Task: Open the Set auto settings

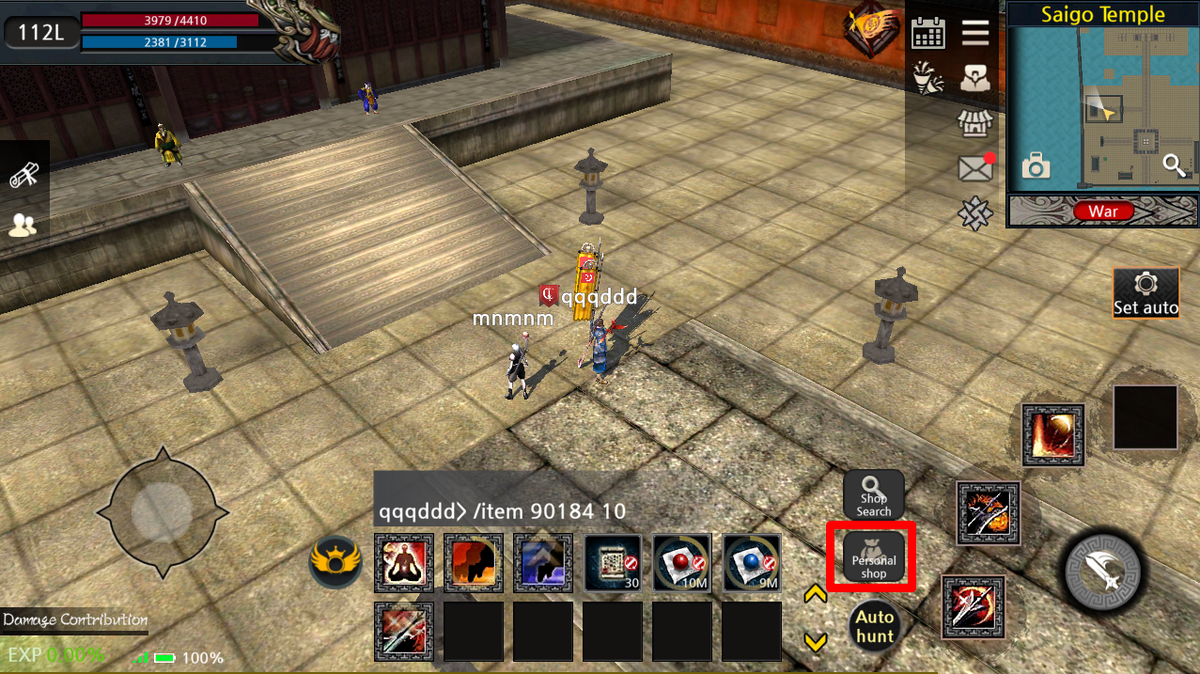Action: click(1146, 294)
